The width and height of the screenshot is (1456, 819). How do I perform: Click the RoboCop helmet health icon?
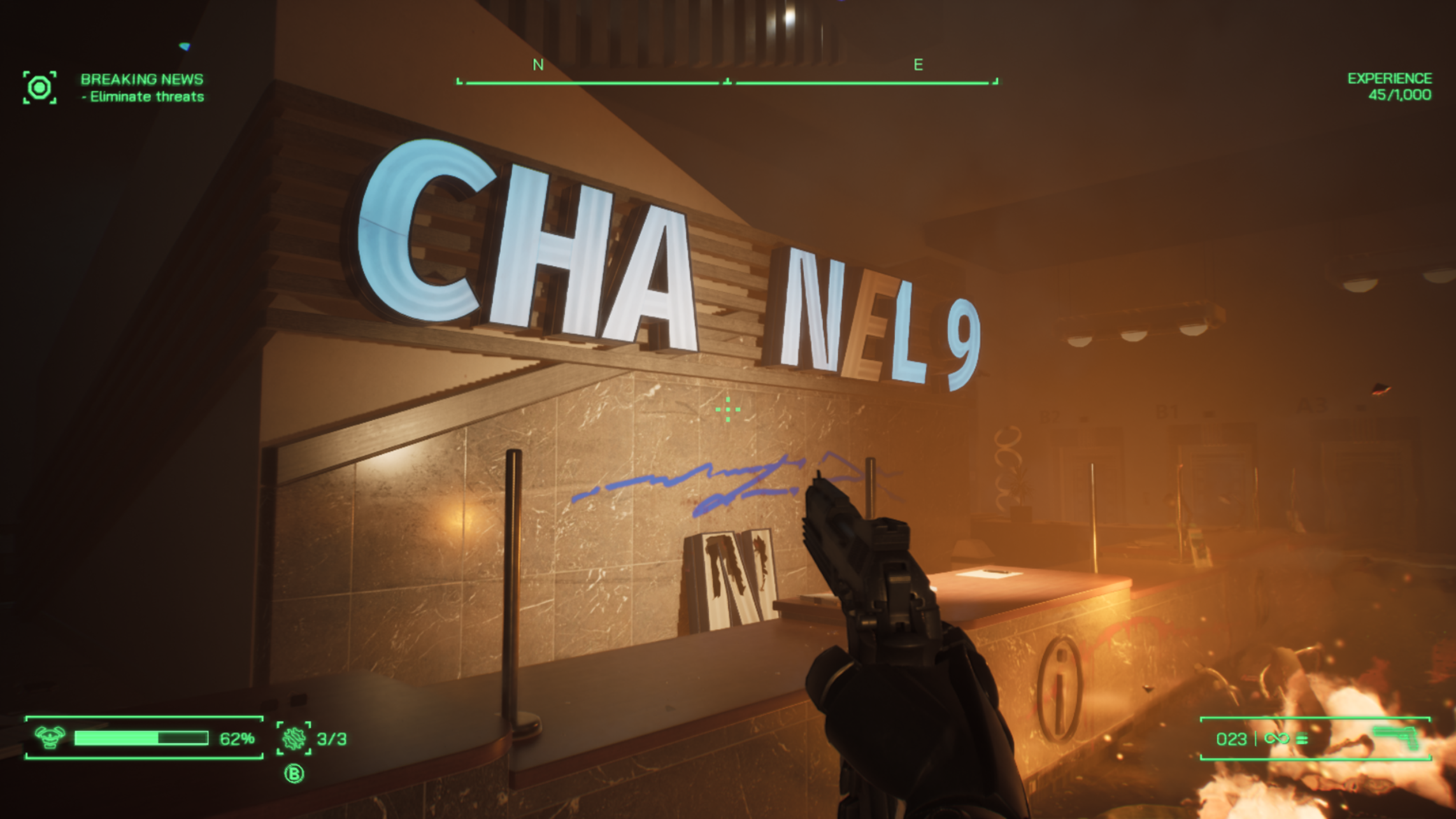pos(50,737)
